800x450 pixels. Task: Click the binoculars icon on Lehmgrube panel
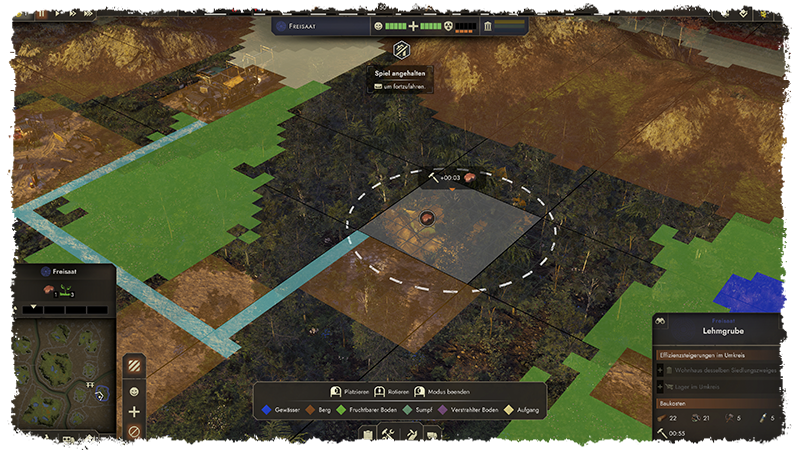(661, 321)
